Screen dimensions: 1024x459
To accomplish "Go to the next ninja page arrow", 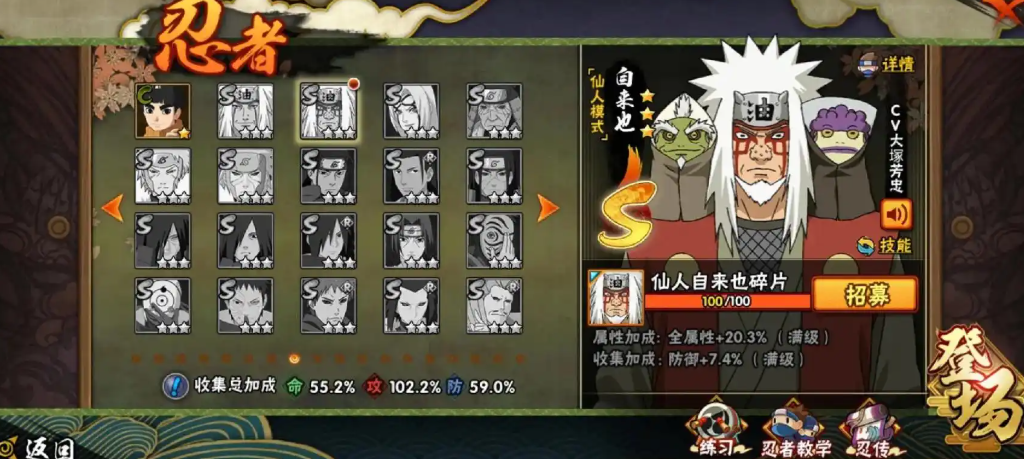I will [547, 207].
